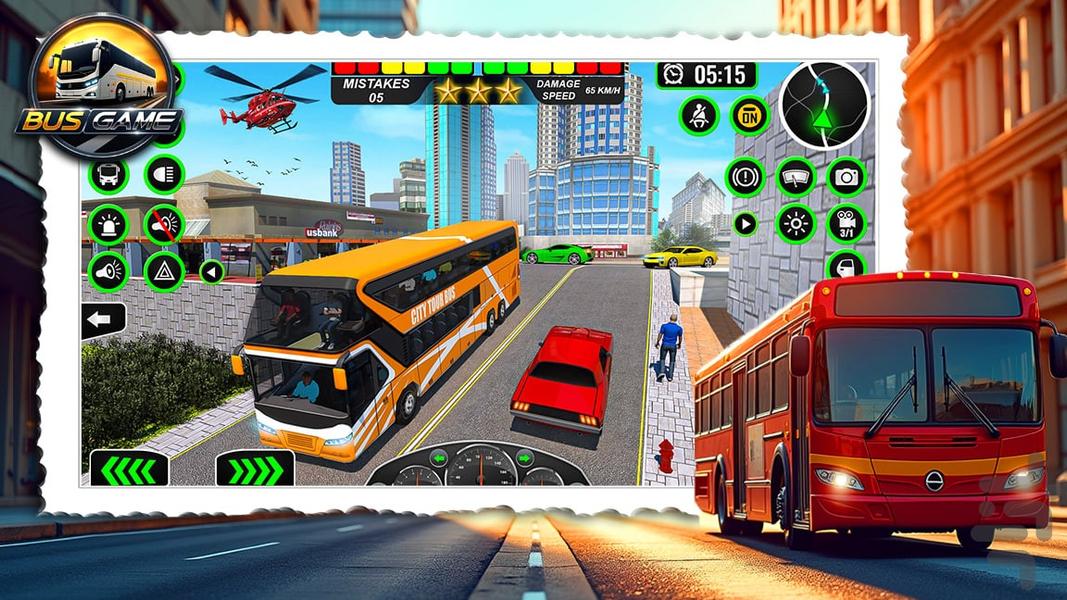Open the circular minimap
Image resolution: width=1067 pixels, height=600 pixels.
[x=825, y=105]
